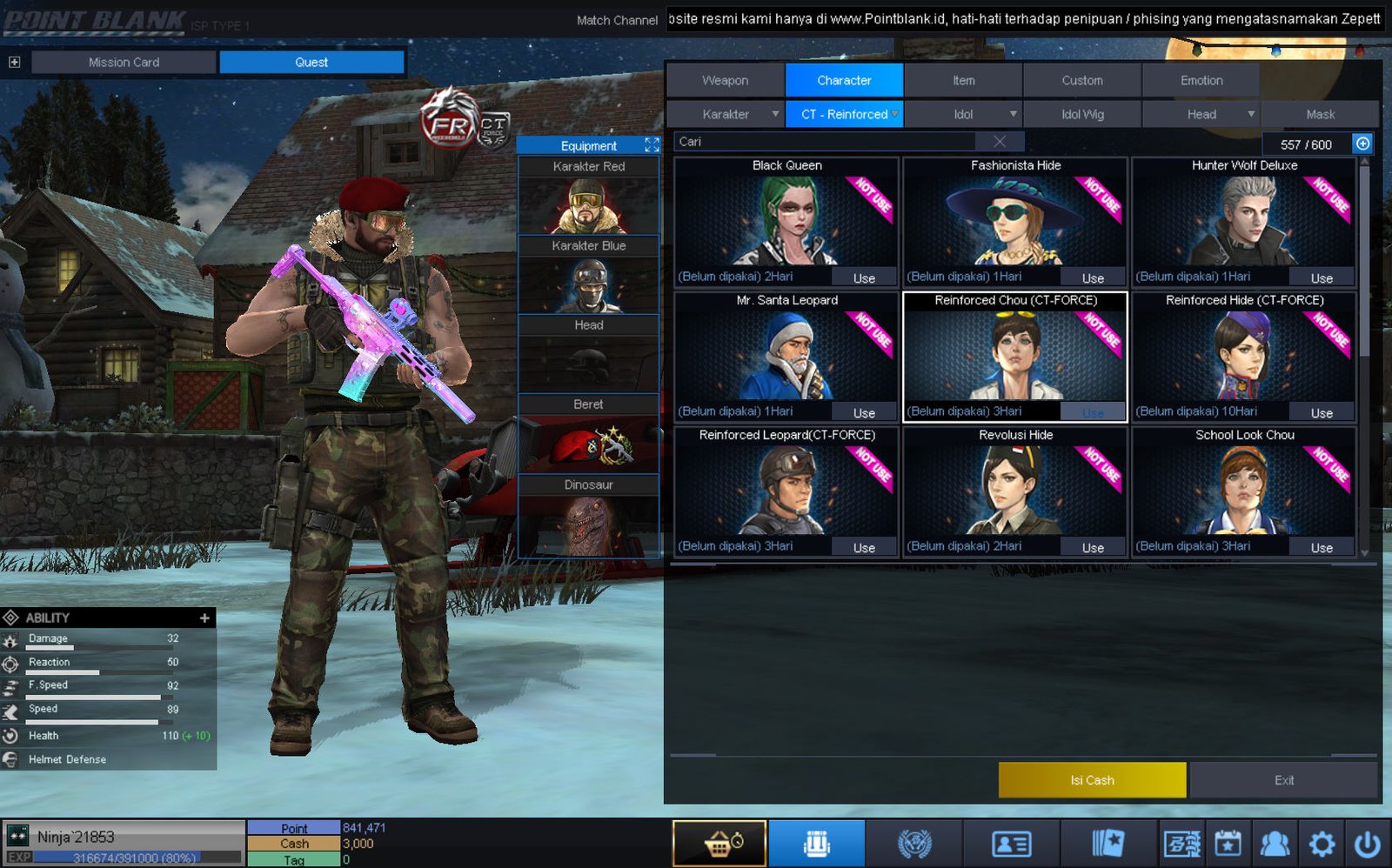This screenshot has width=1392, height=868.
Task: Choose the Mask category
Action: (1320, 114)
